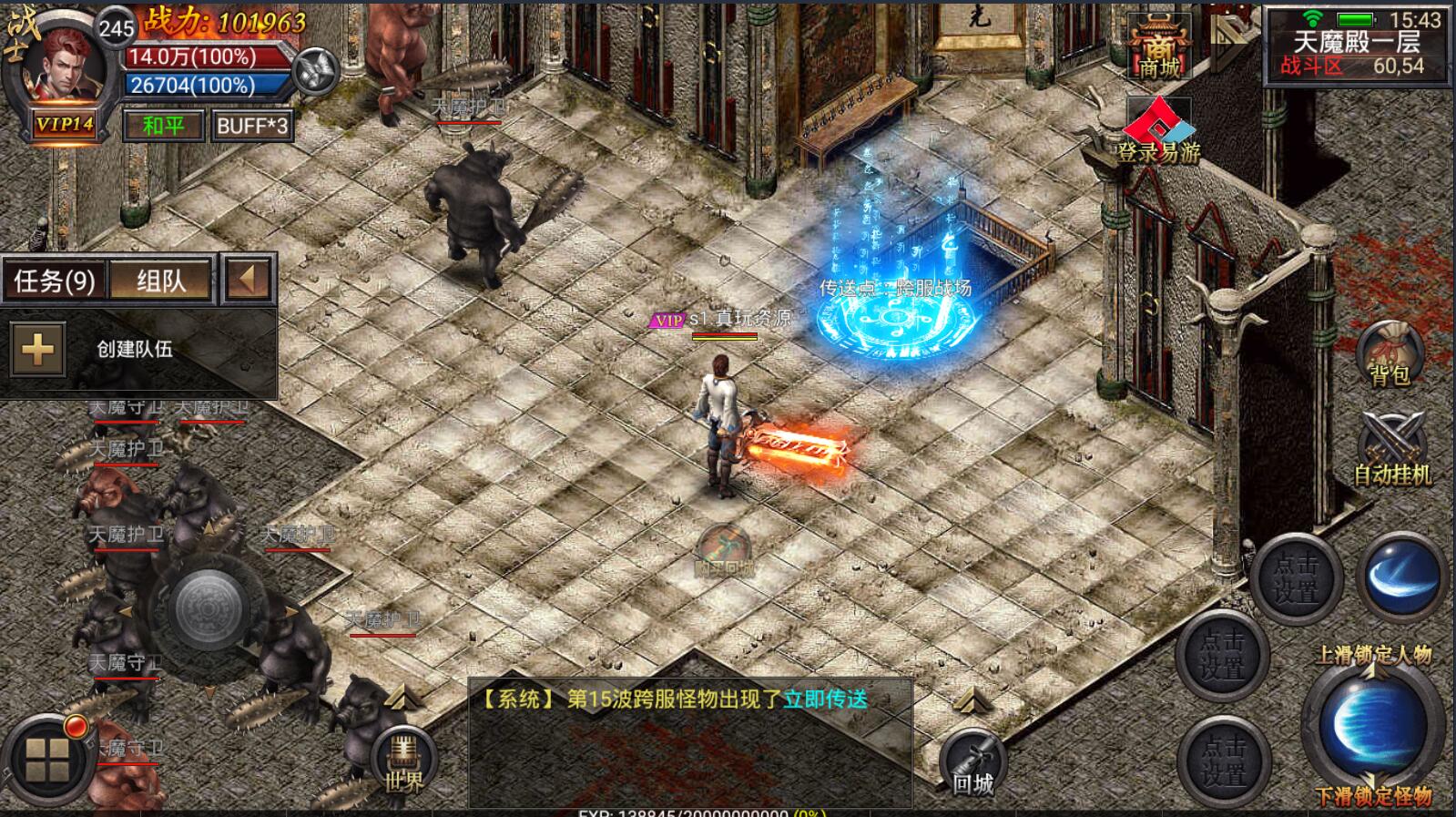Open the 世界 world chat channel
The image size is (1456, 817).
click(x=404, y=763)
